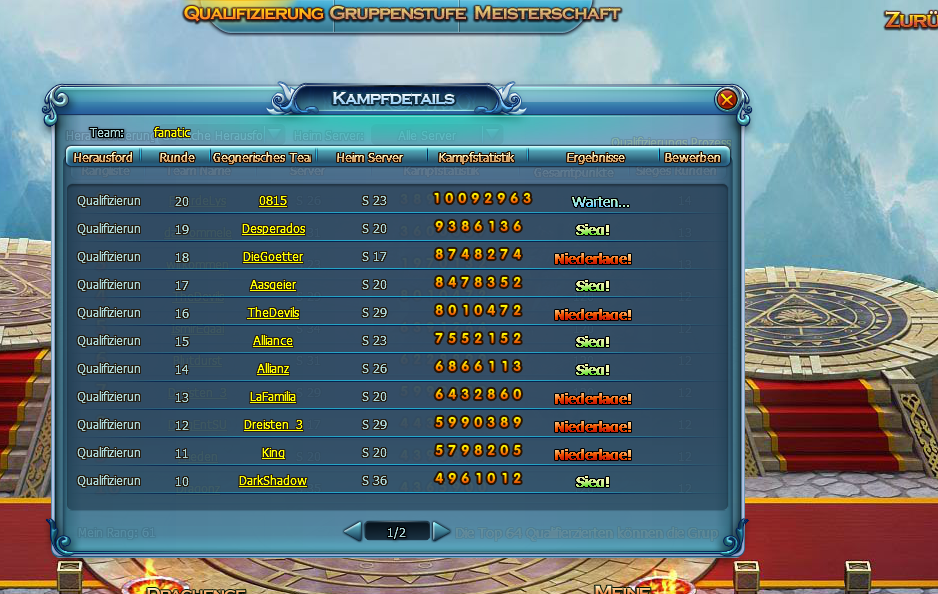The width and height of the screenshot is (938, 594).
Task: Close the Kampfdetails window
Action: pyautogui.click(x=727, y=99)
